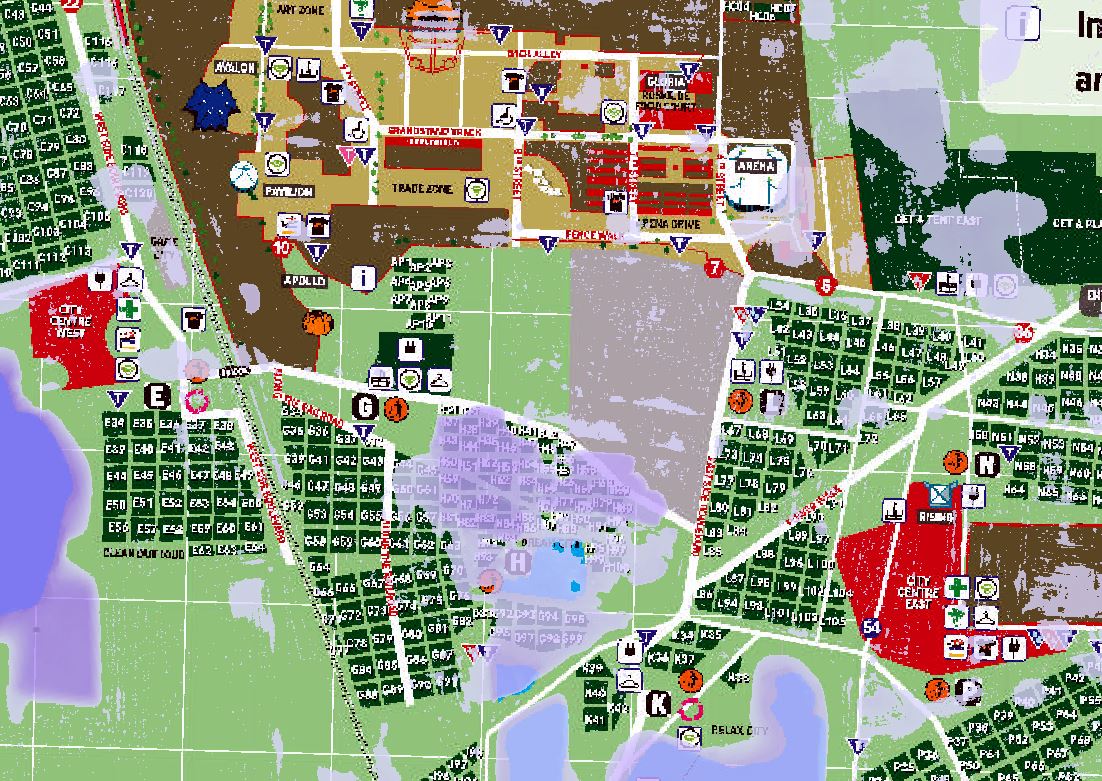Select the blue spiky marker beside Avalon

209,104
